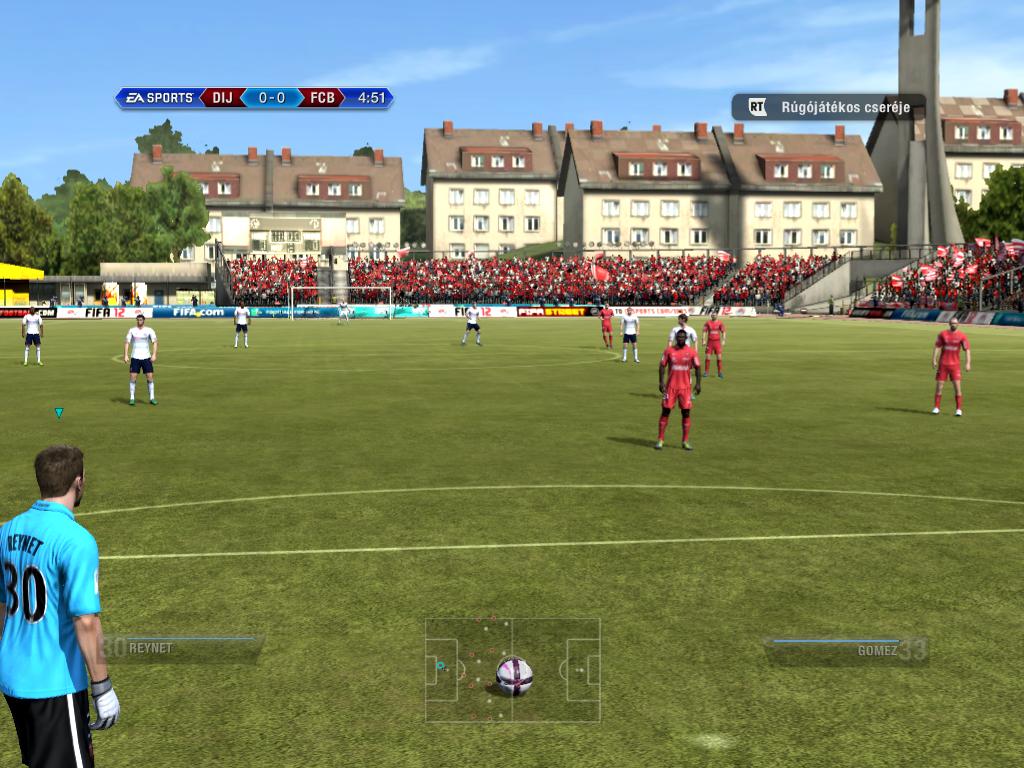Screen dimensions: 1024x768
Task: Select the Gomez player name panel
Action: (x=846, y=650)
